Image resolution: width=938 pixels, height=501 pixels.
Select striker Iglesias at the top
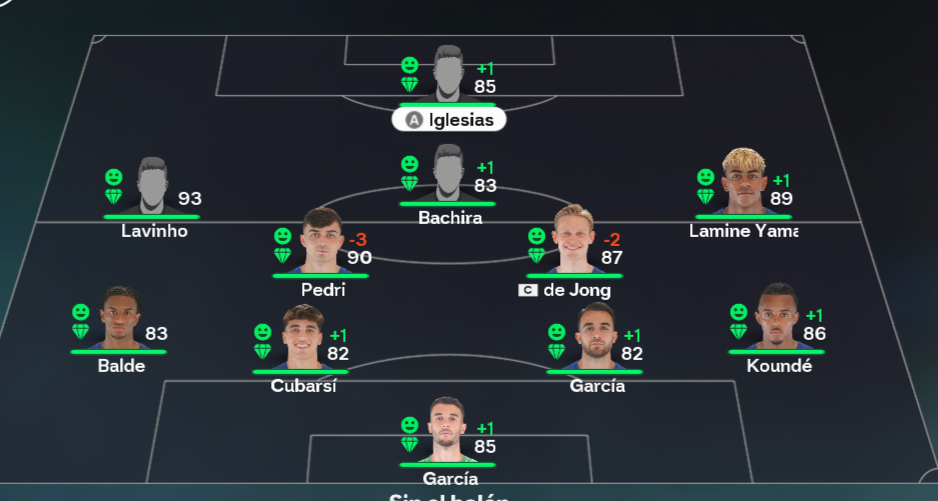point(449,78)
